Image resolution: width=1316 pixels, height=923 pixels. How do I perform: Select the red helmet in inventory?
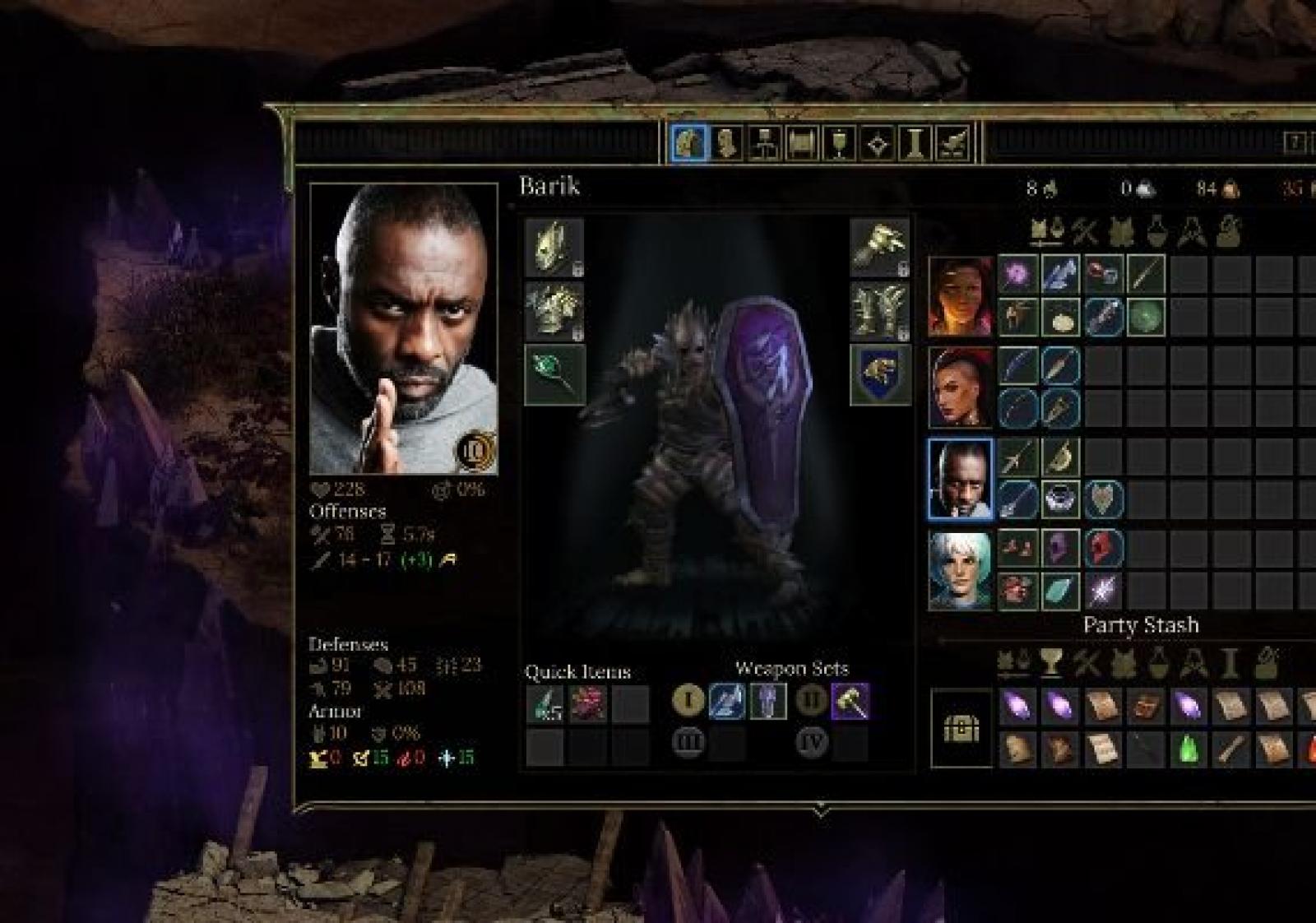1102,547
